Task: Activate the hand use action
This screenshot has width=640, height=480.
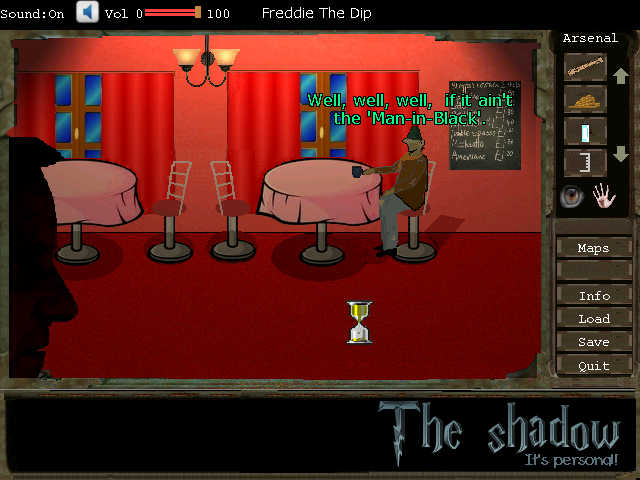Action: [x=604, y=196]
